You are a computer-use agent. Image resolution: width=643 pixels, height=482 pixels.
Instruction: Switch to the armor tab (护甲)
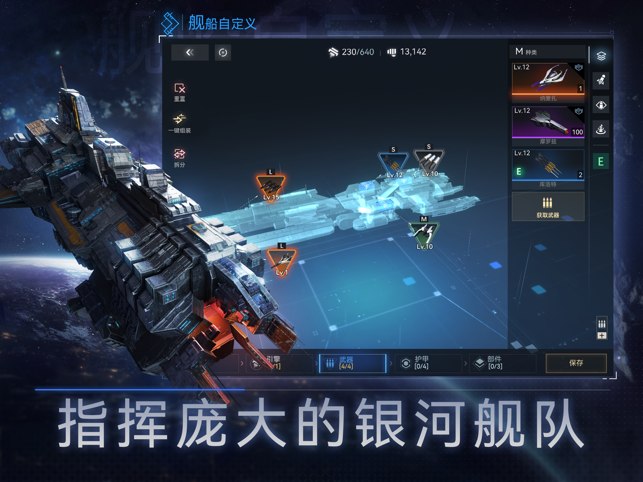tap(415, 363)
